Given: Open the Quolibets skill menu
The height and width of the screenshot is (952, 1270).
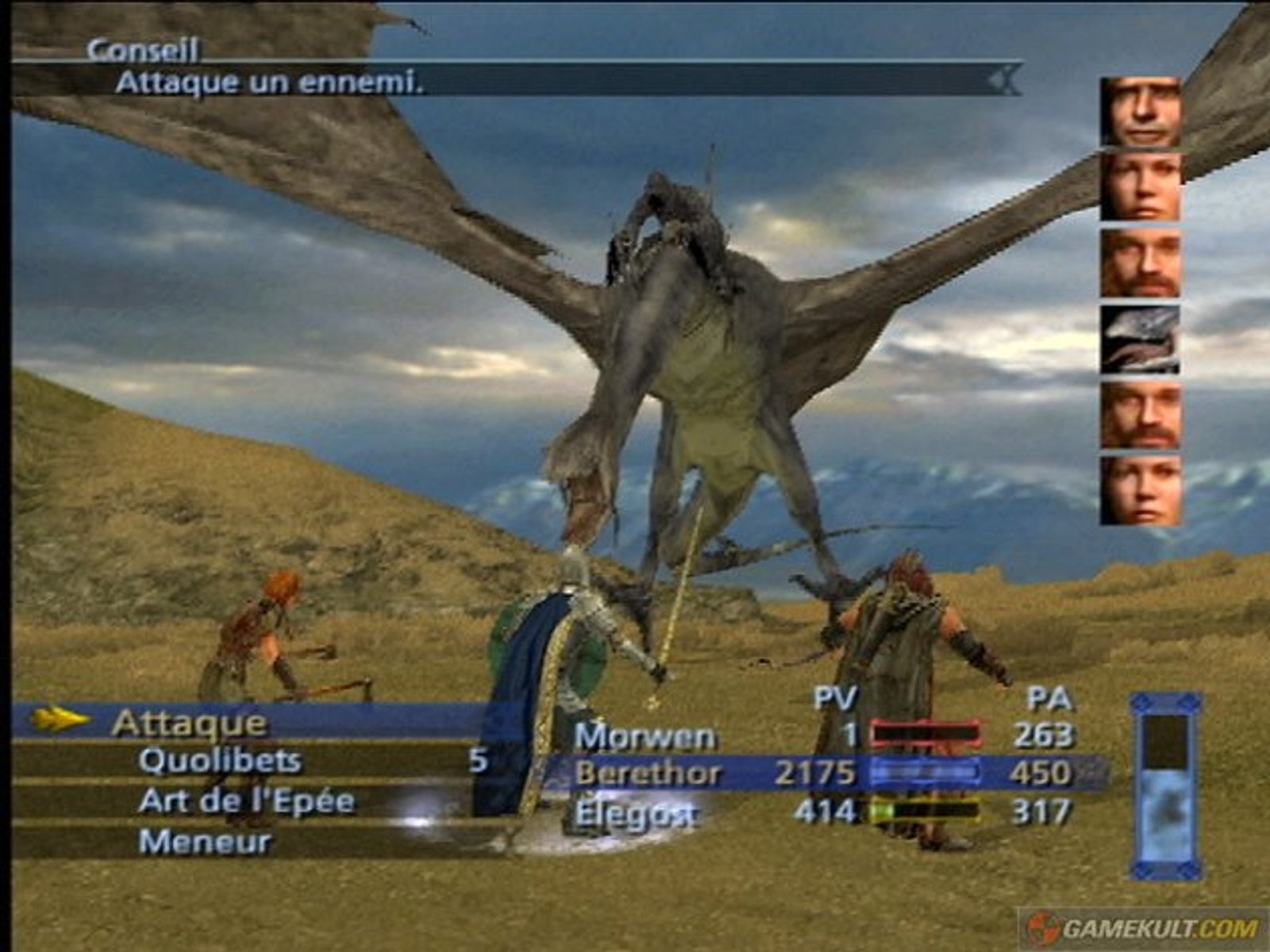Looking at the screenshot, I should coord(220,761).
